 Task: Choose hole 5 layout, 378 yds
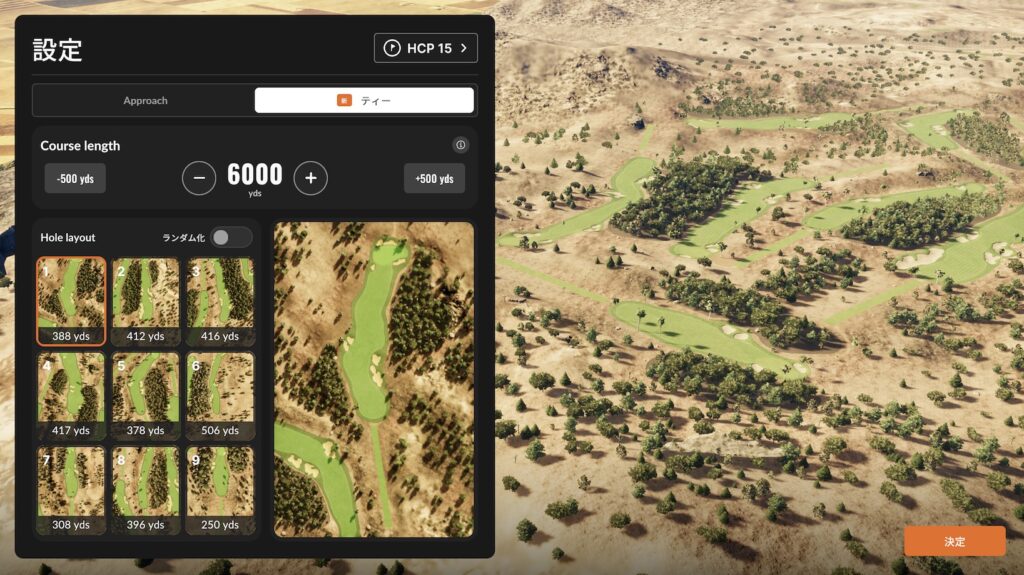point(146,396)
